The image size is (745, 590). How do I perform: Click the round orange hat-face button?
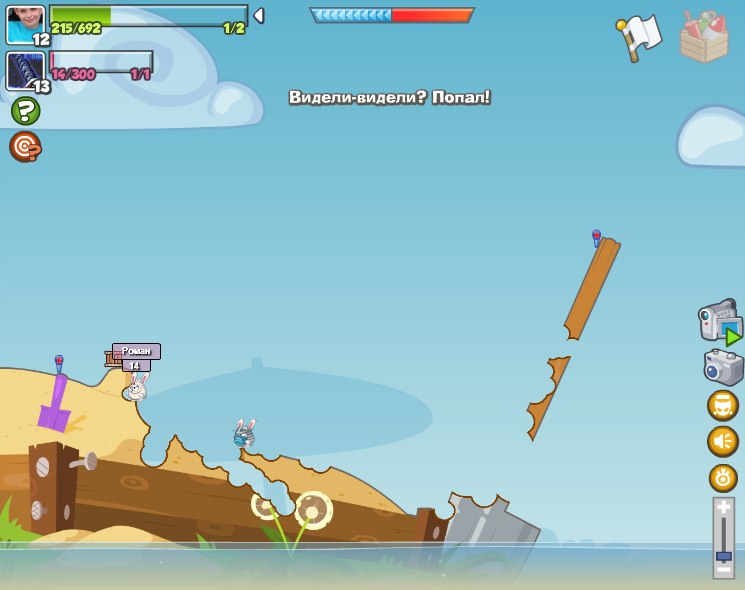tap(723, 405)
